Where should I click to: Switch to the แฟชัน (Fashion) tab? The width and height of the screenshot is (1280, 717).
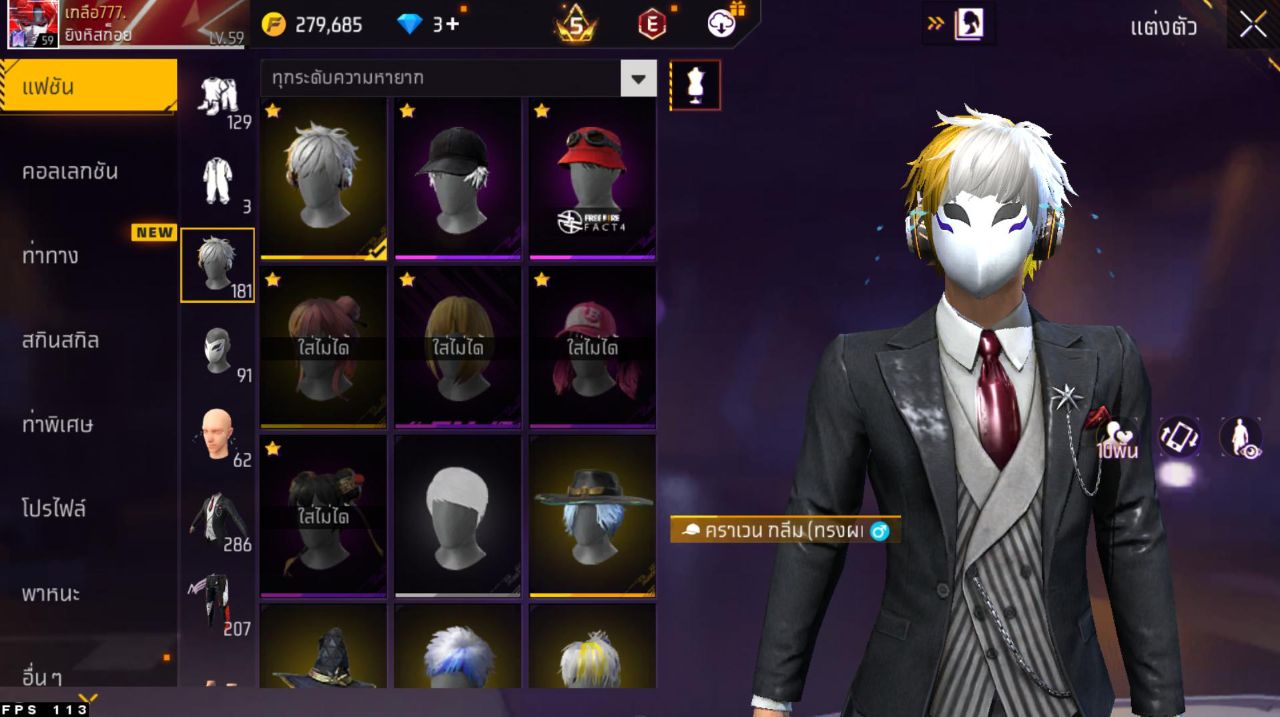coord(88,87)
